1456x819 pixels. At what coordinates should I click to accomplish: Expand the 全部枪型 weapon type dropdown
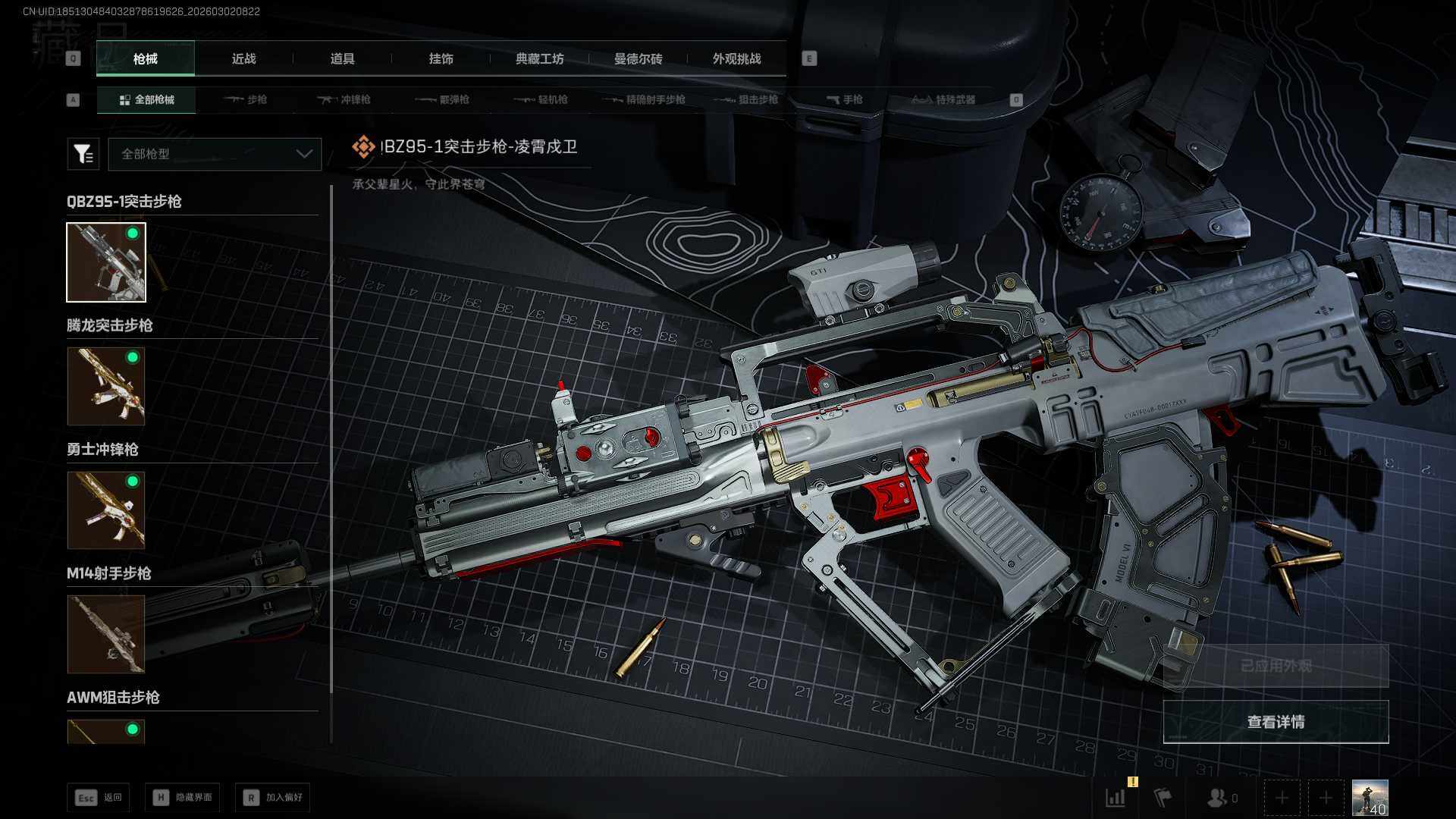[215, 154]
